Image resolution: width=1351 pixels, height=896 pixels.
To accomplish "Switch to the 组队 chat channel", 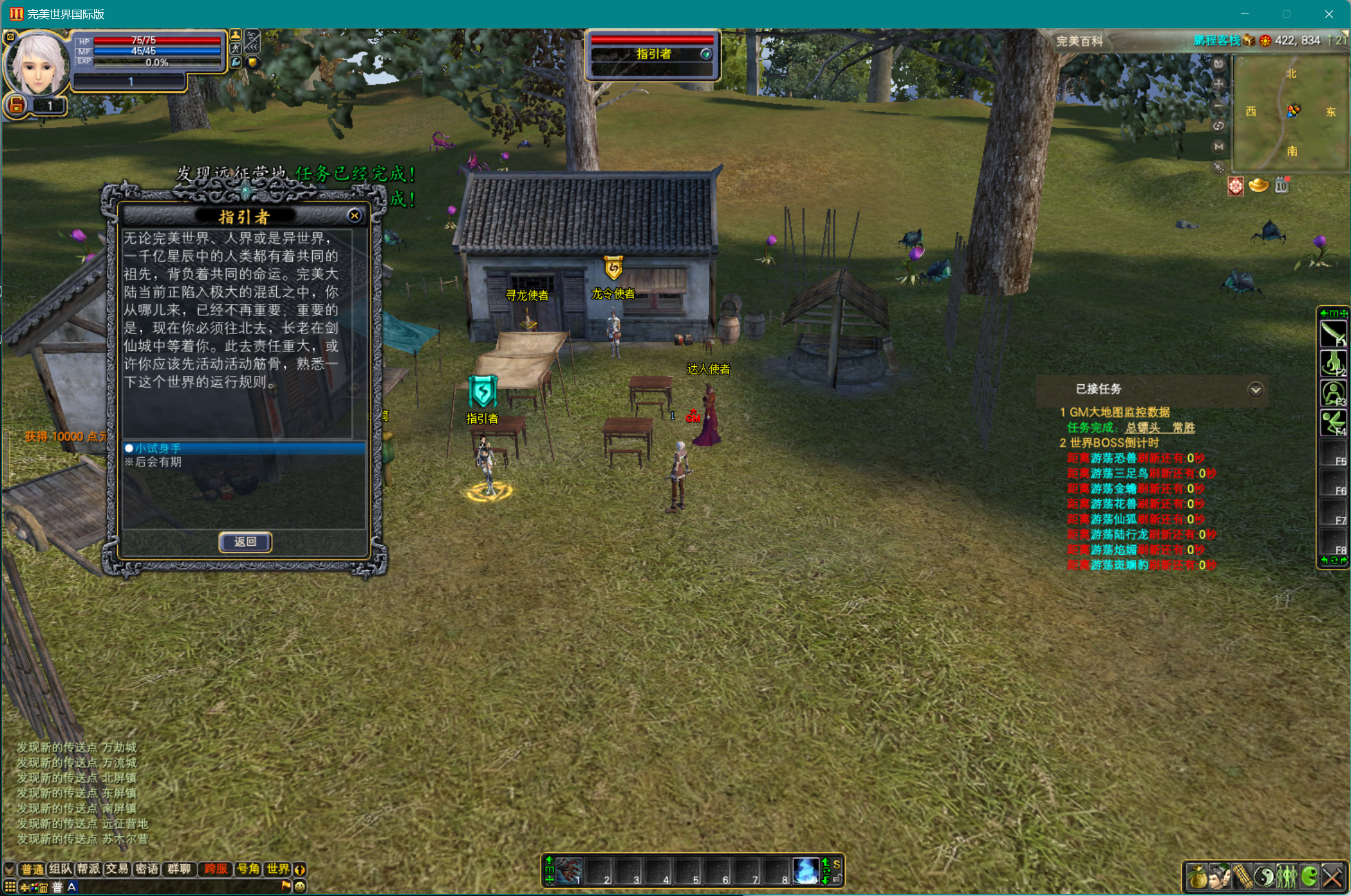I will 61,869.
